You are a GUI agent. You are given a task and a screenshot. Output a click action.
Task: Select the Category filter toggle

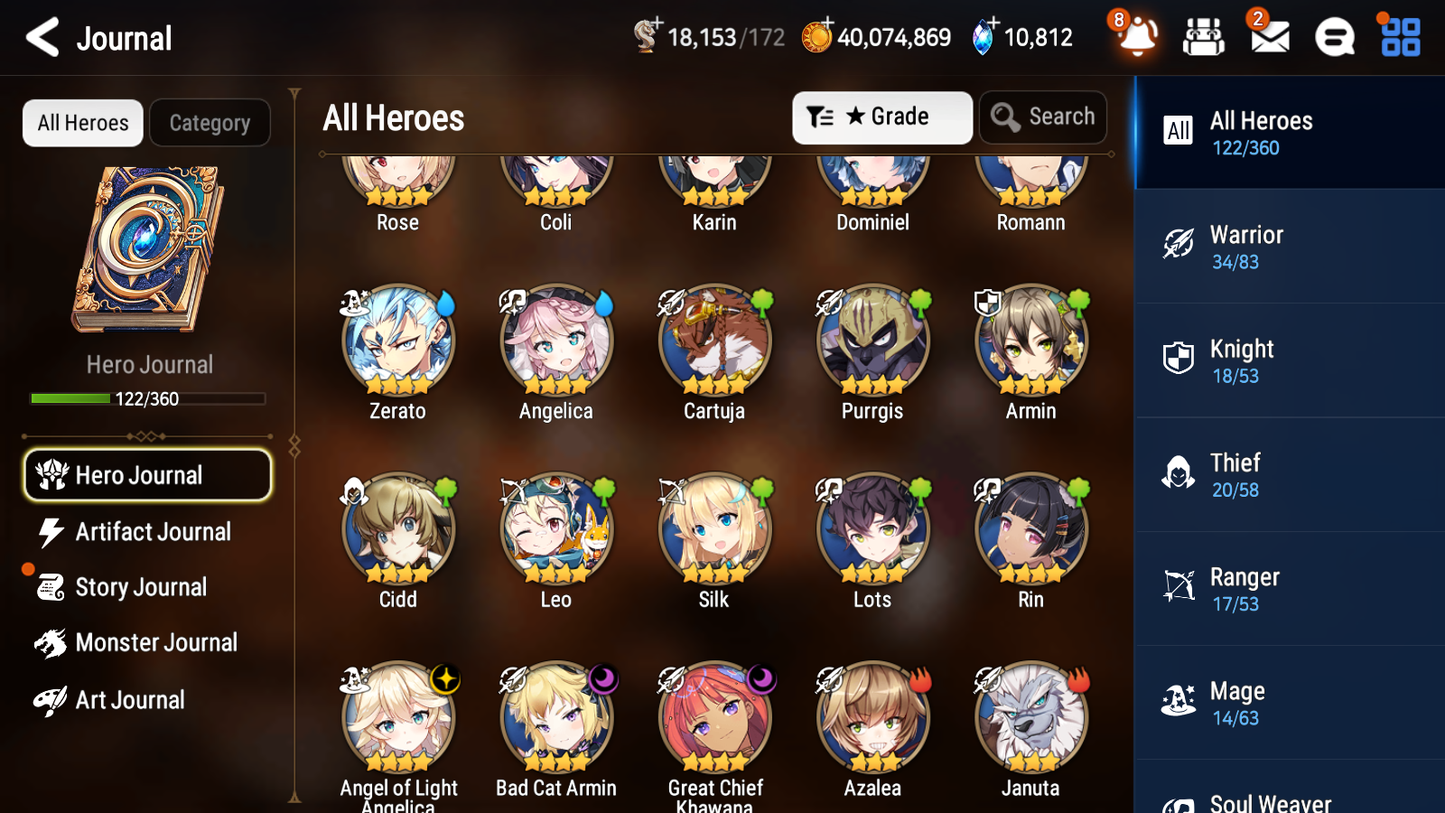(210, 122)
